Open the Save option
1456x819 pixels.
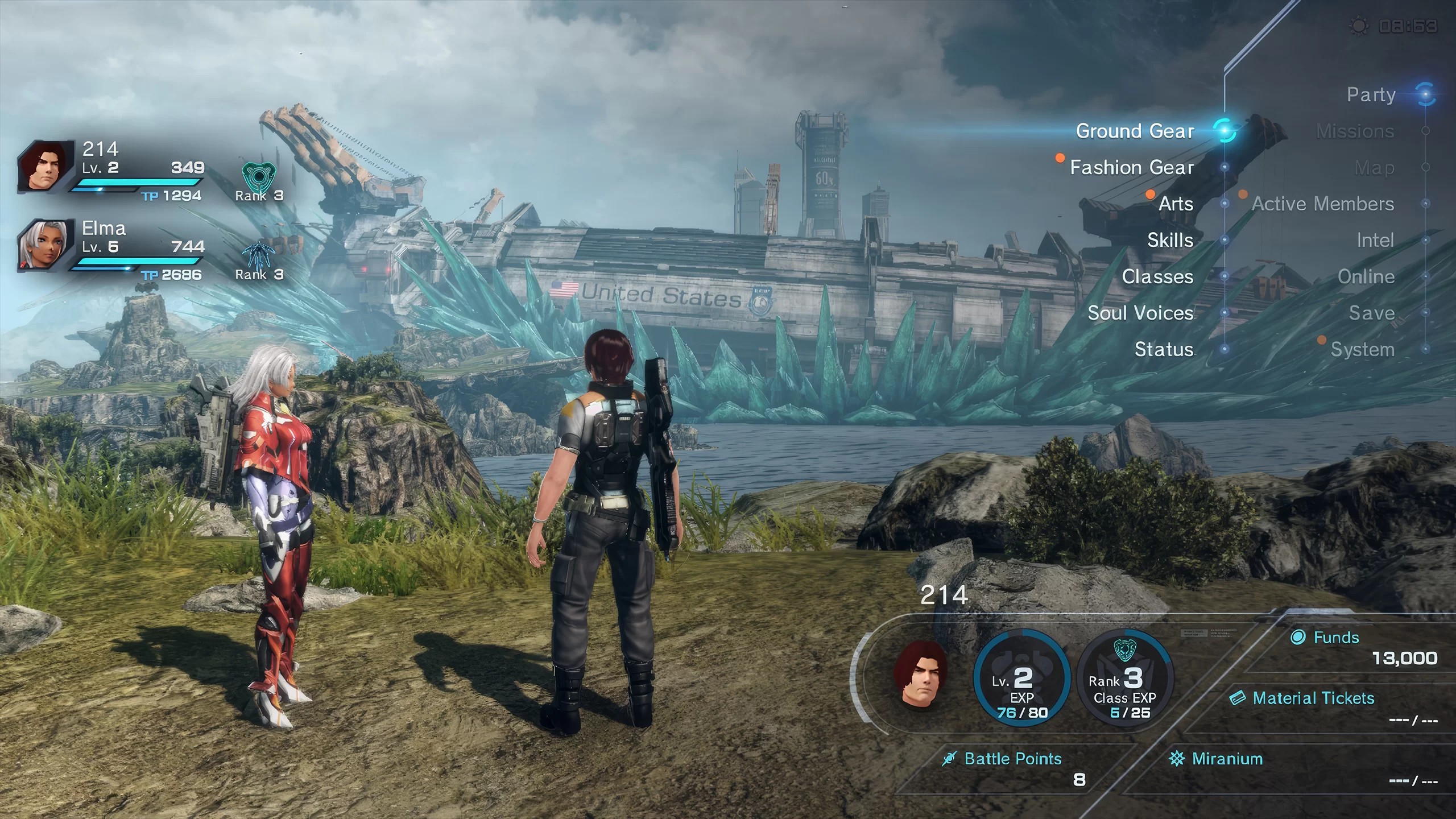pyautogui.click(x=1371, y=313)
